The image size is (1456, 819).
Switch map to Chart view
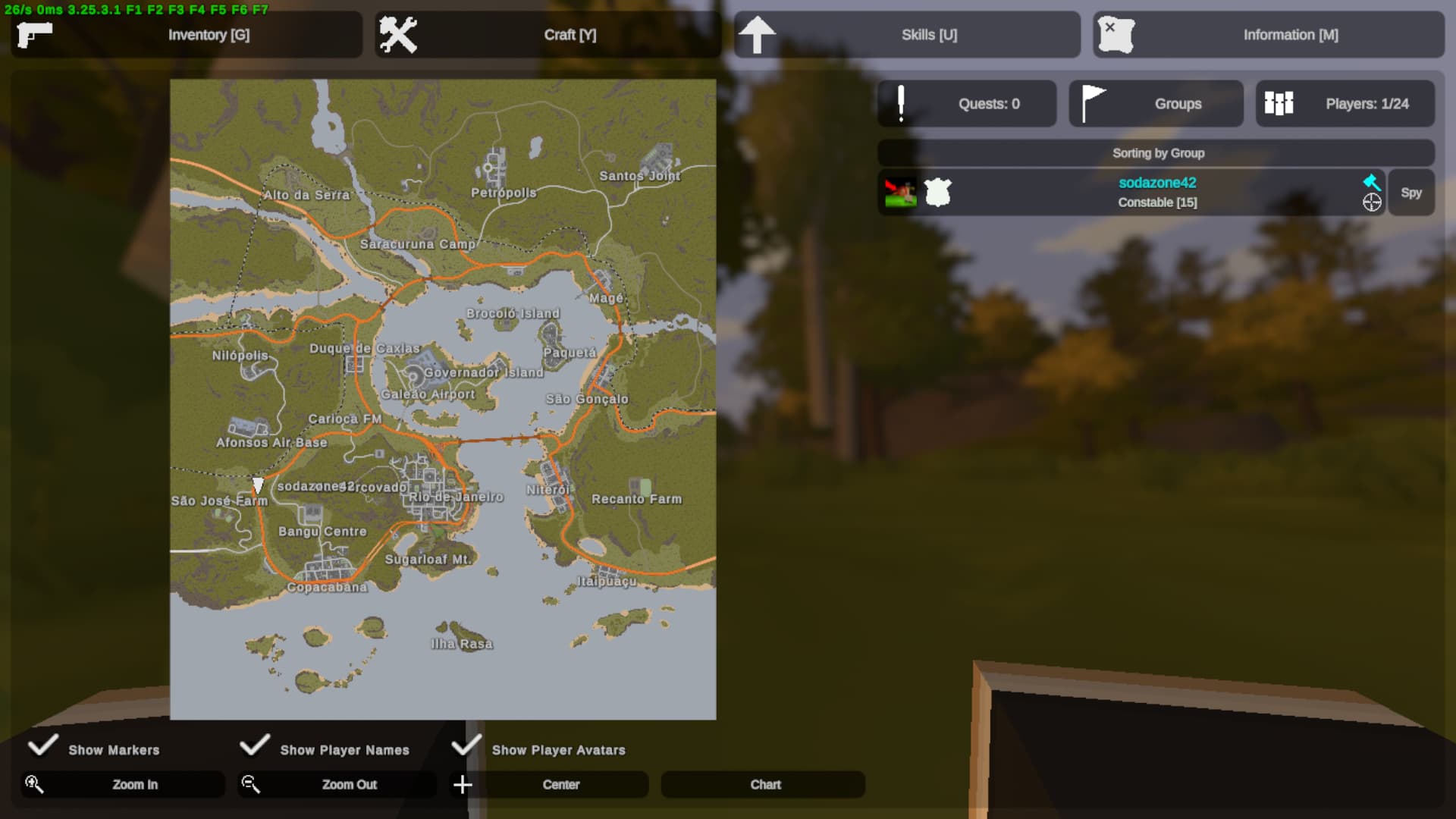[764, 785]
